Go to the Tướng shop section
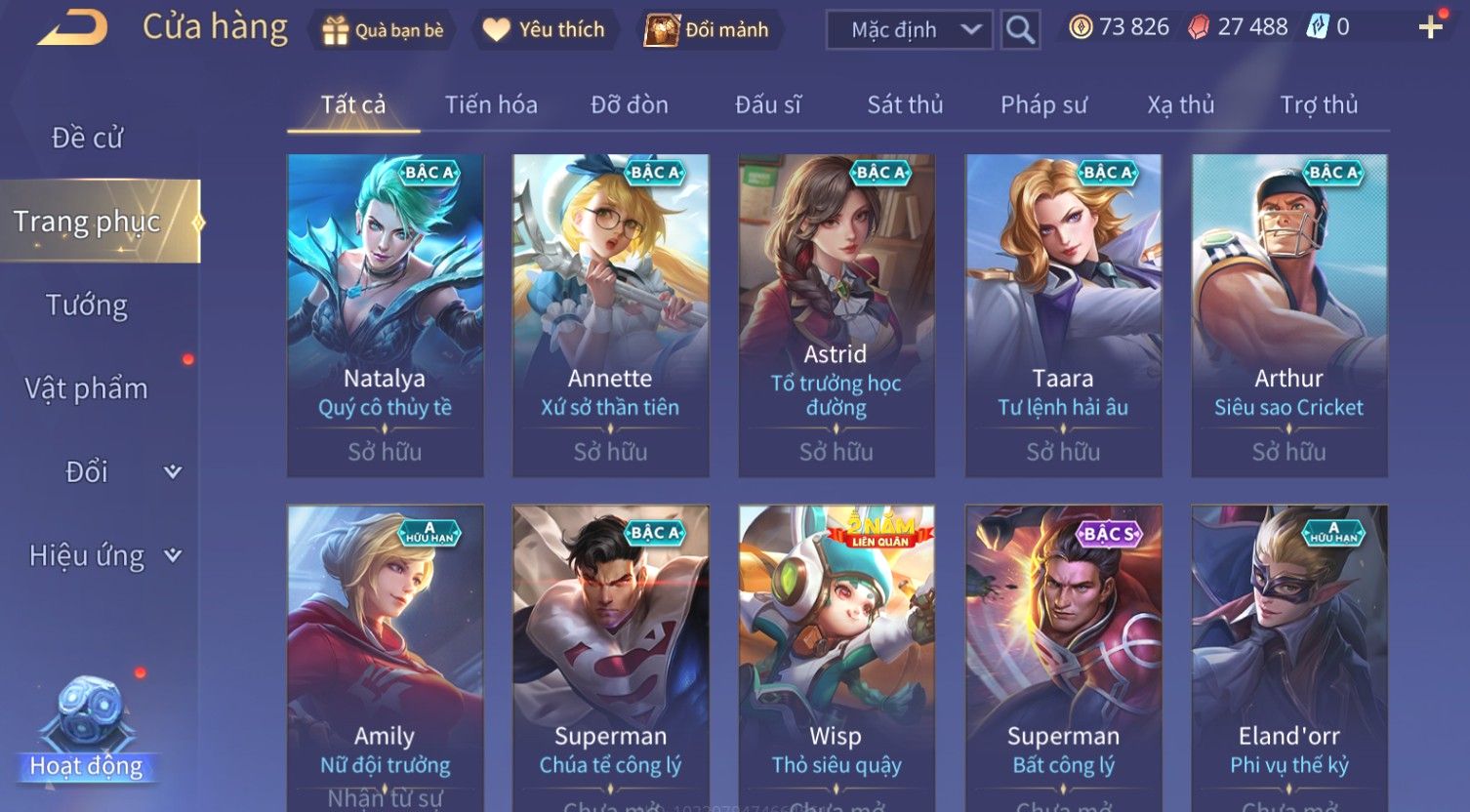 click(x=87, y=305)
